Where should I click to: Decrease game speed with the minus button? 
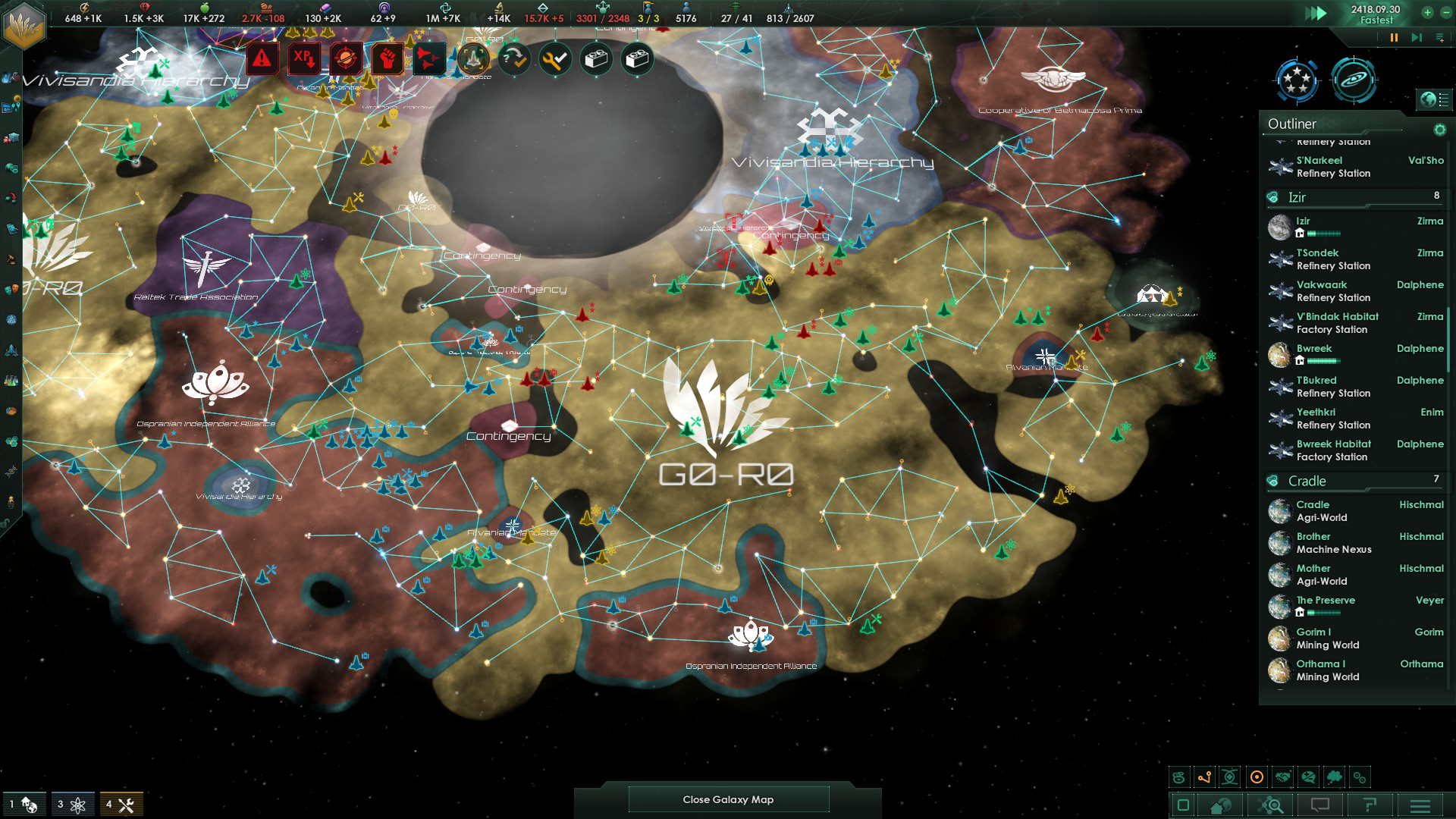(1445, 12)
